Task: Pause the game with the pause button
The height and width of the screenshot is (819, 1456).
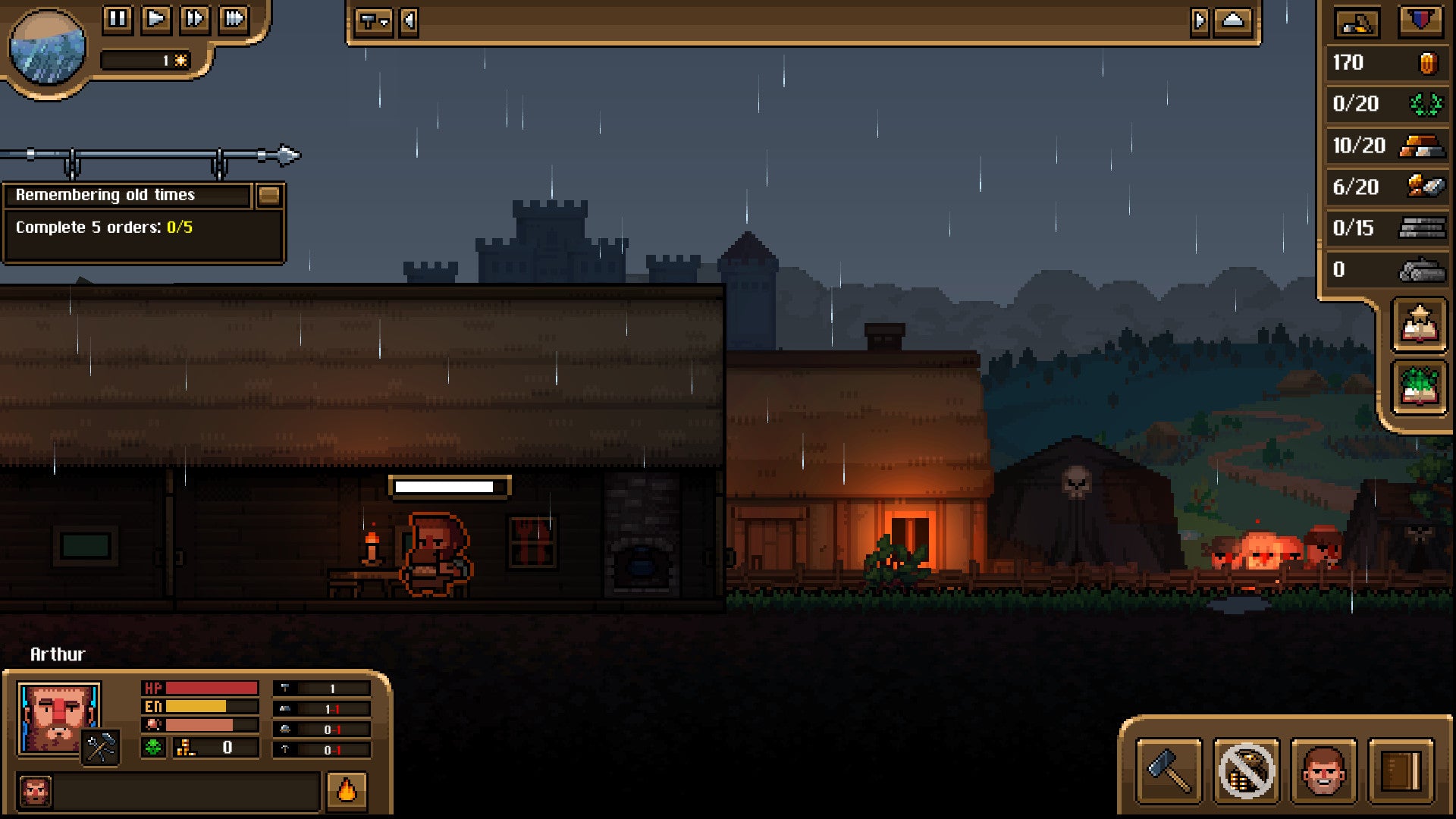Action: pos(118,18)
